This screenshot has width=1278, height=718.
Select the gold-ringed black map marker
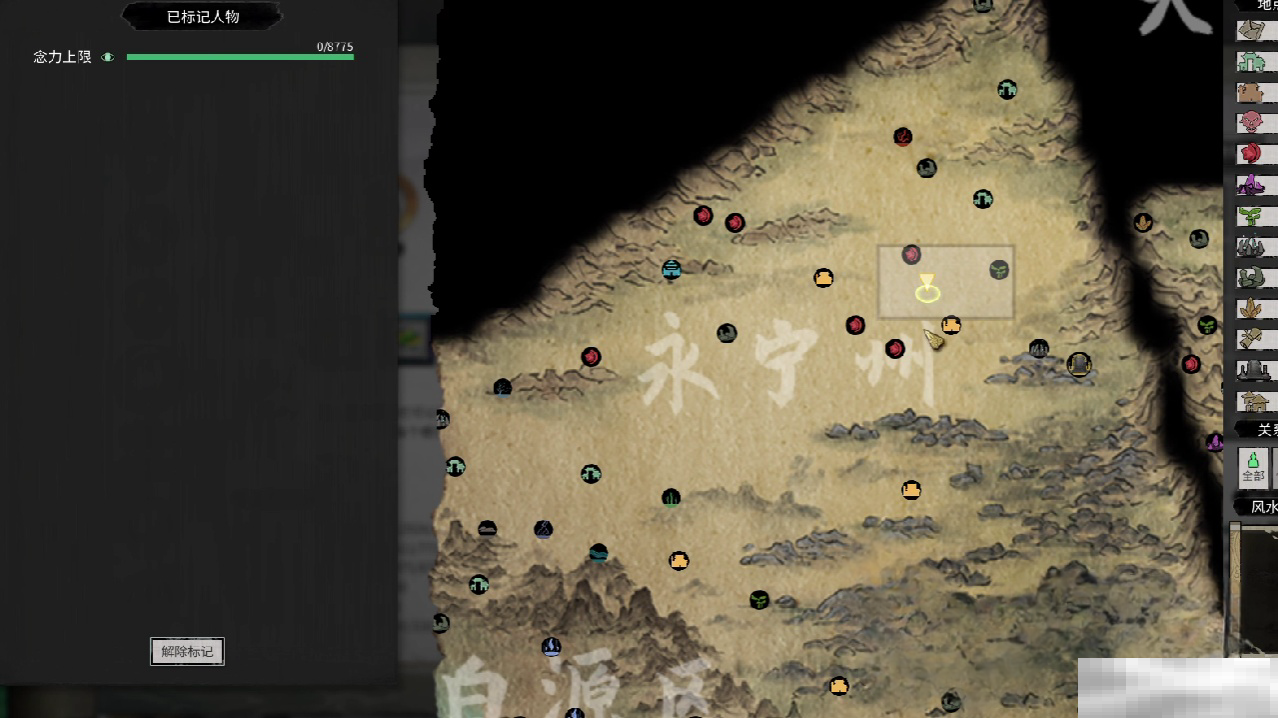tap(1078, 364)
